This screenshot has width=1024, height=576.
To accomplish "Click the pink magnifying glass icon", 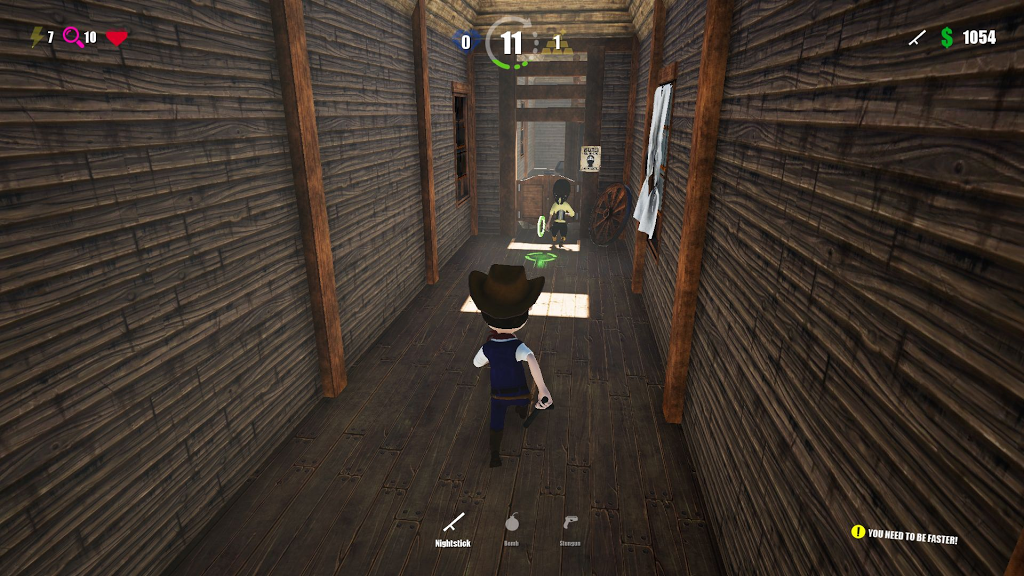I will [72, 37].
